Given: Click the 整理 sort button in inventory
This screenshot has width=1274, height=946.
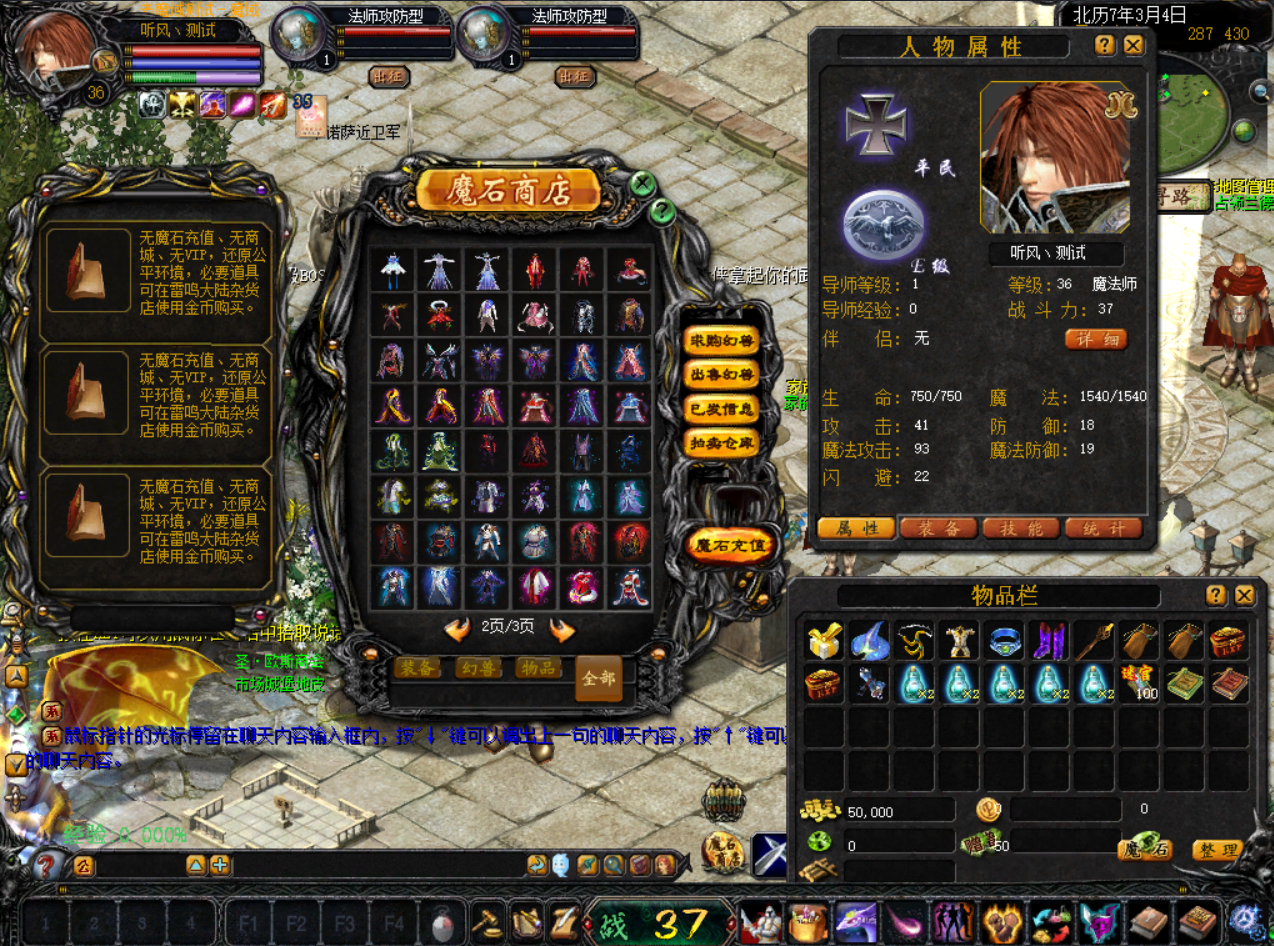Looking at the screenshot, I should [x=1217, y=851].
